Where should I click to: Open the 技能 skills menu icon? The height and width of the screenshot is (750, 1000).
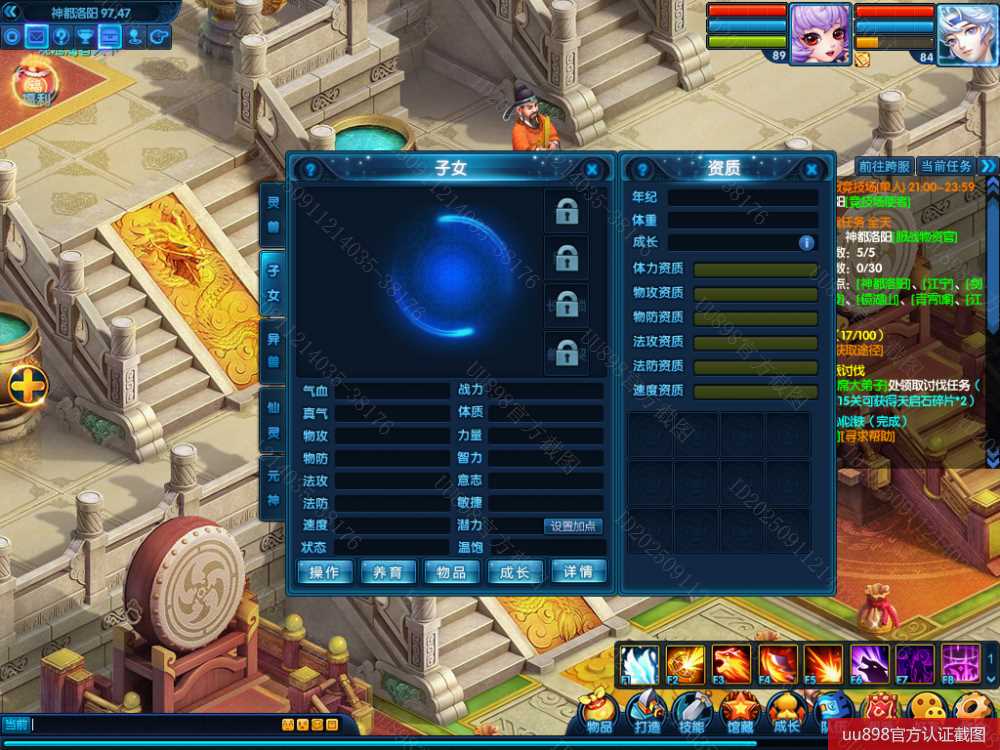[x=691, y=712]
